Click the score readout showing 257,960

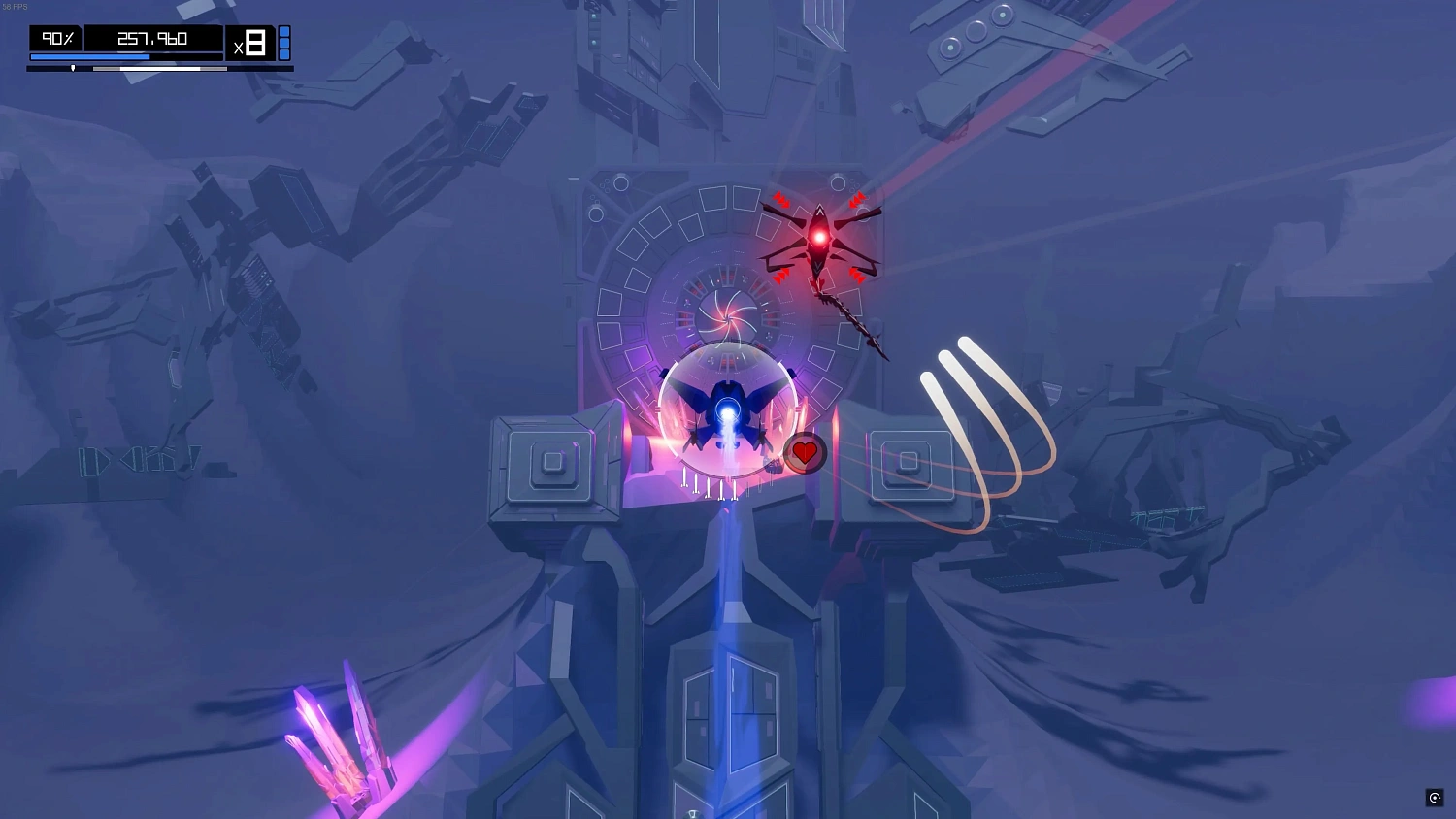point(153,38)
